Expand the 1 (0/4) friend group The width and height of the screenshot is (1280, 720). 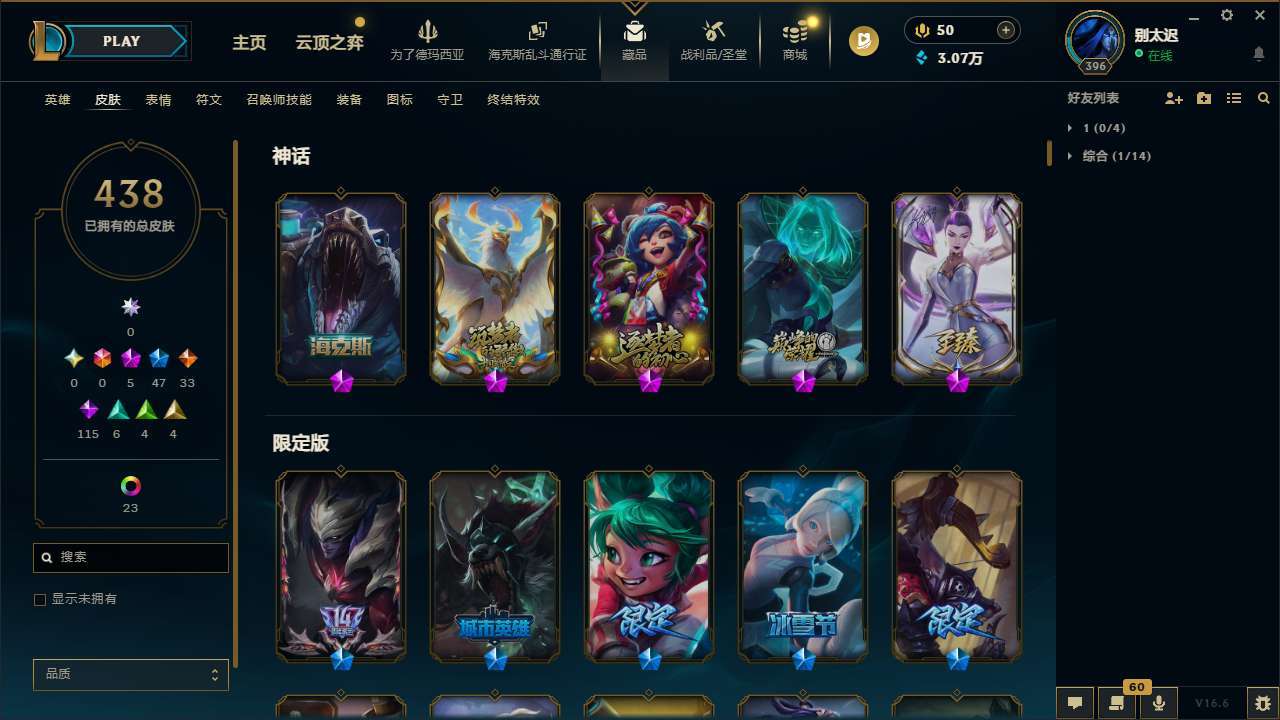(1103, 128)
